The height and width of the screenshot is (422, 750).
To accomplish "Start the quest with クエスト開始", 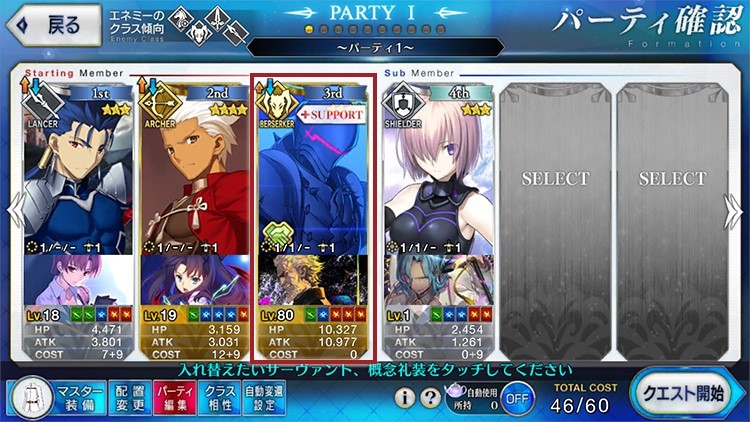I will (686, 394).
